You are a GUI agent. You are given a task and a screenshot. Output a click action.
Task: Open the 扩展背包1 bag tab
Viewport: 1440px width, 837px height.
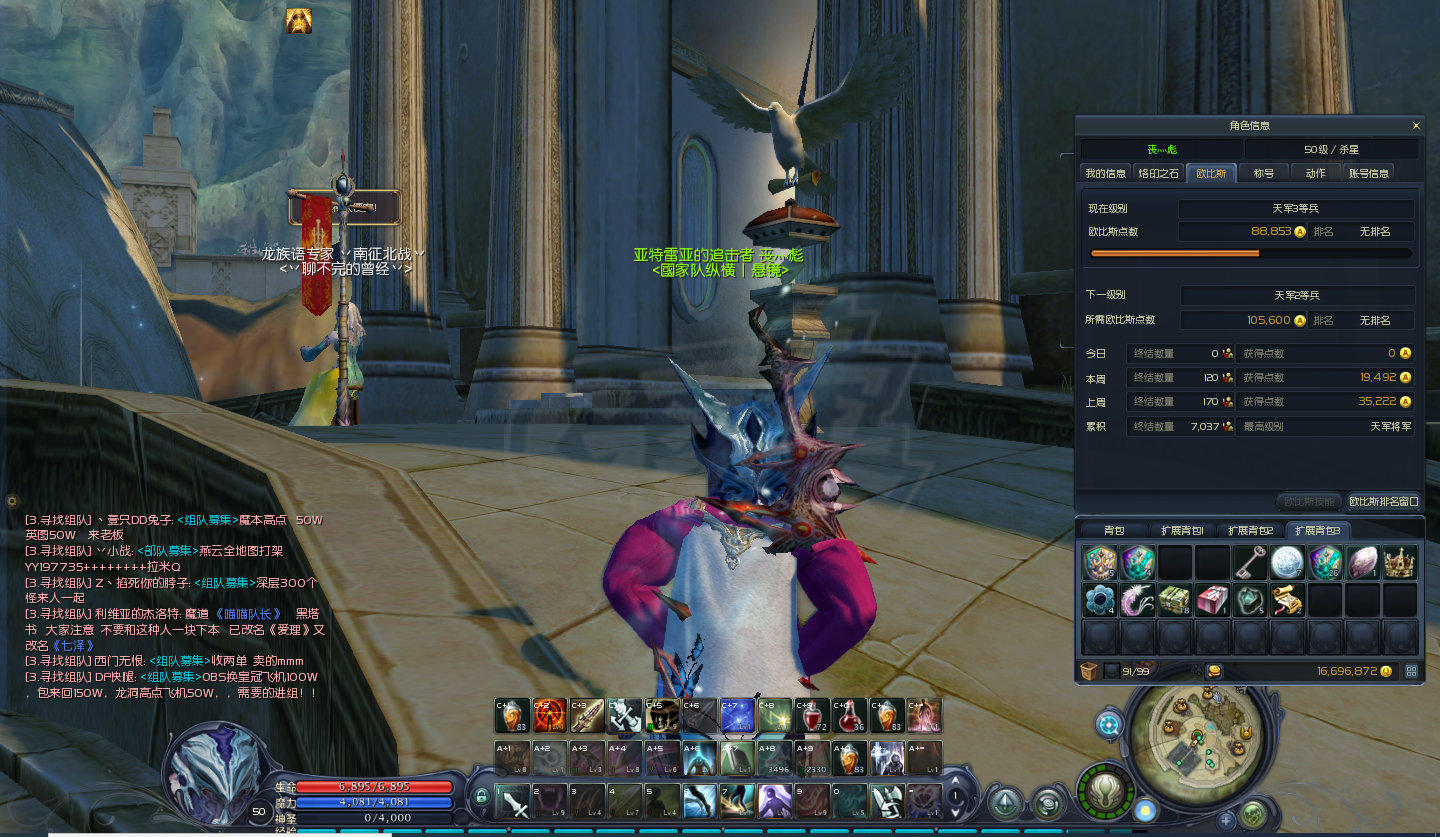coord(1182,530)
